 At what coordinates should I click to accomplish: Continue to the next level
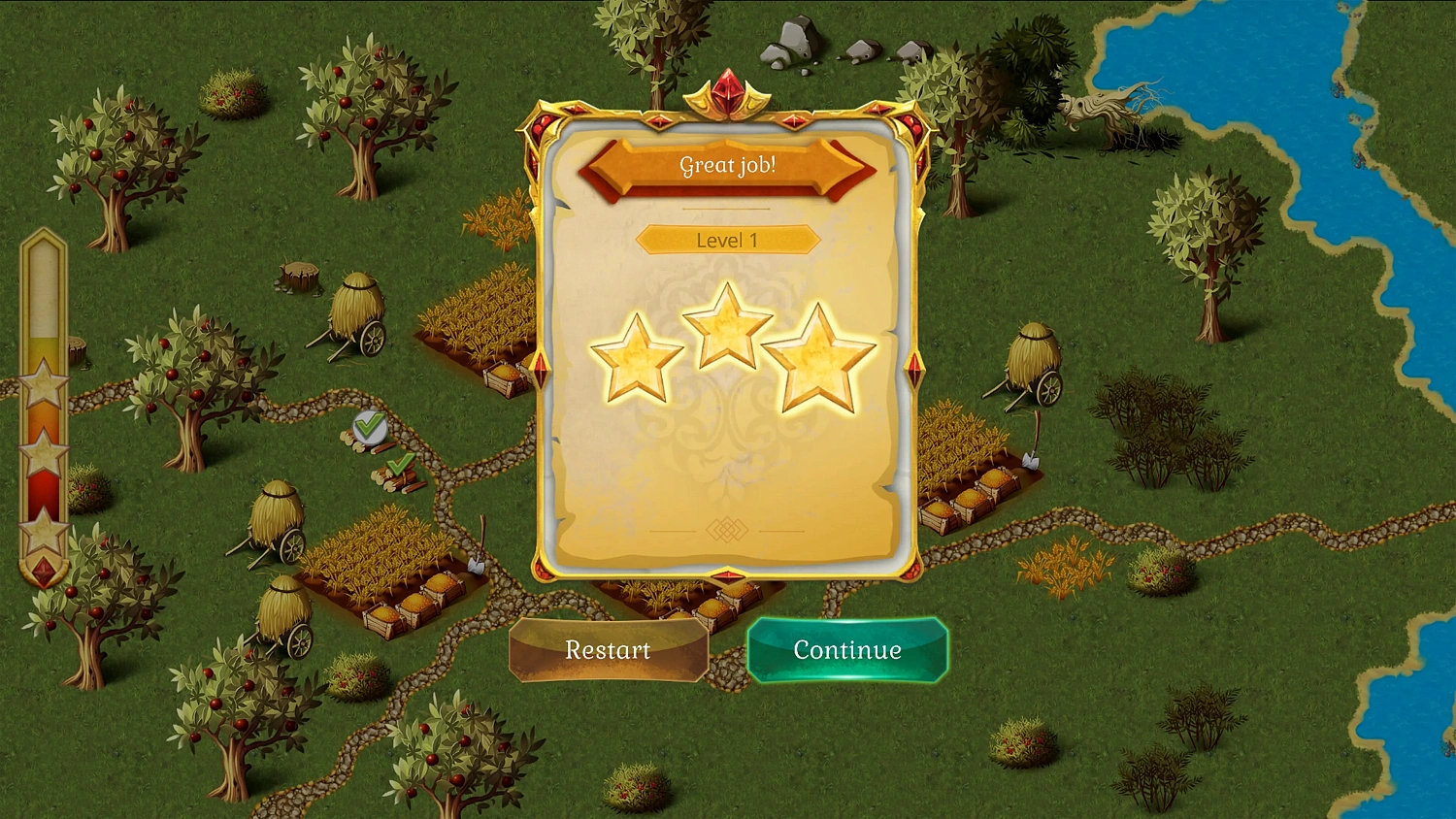tap(846, 650)
